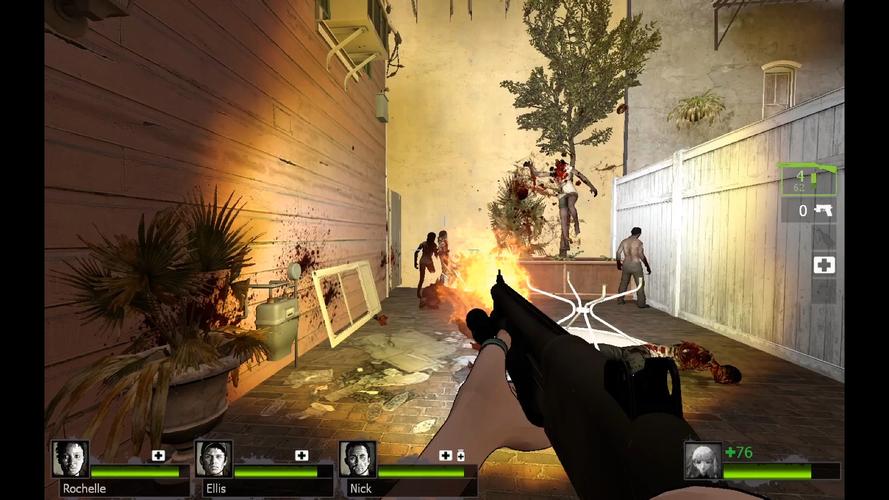Switch to the primary shotgun slot
The width and height of the screenshot is (889, 500).
[x=808, y=180]
